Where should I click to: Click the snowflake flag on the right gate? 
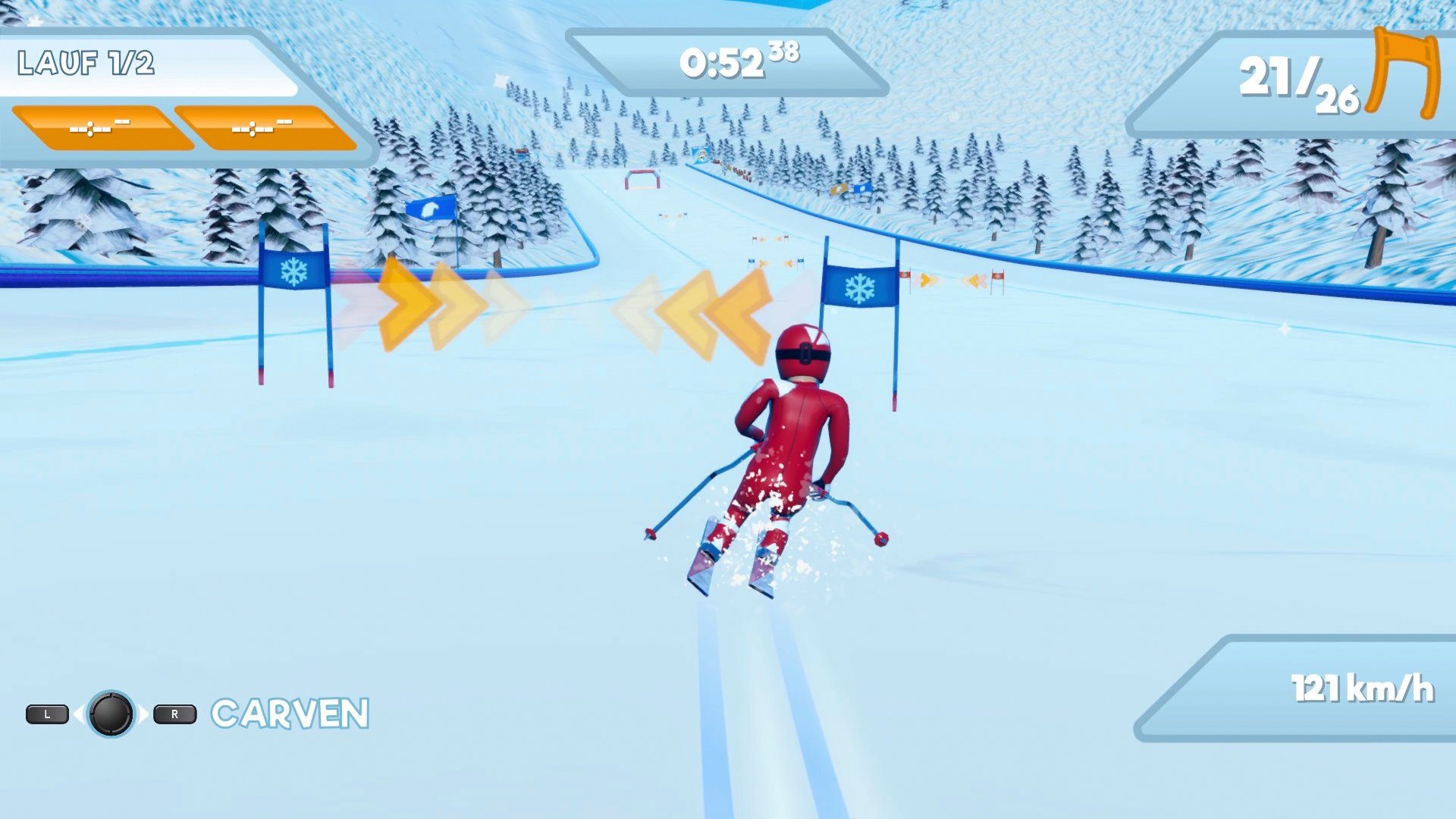point(861,288)
